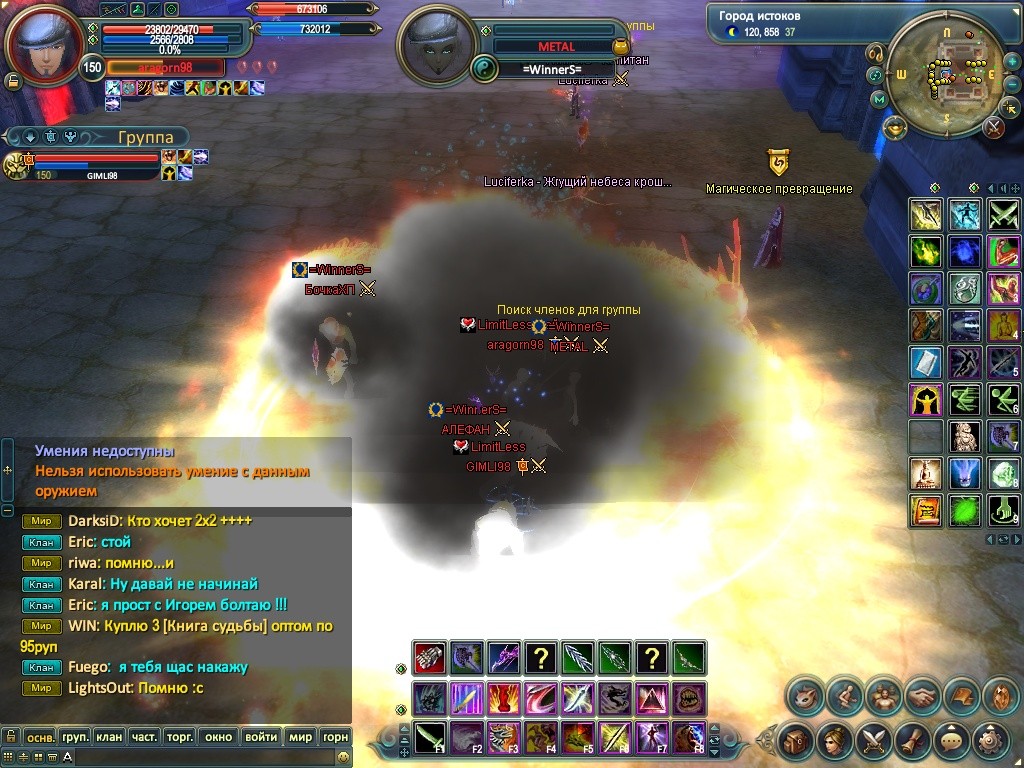The width and height of the screenshot is (1024, 768).
Task: Open the gold ingot shop icon
Action: pyautogui.click(x=894, y=126)
